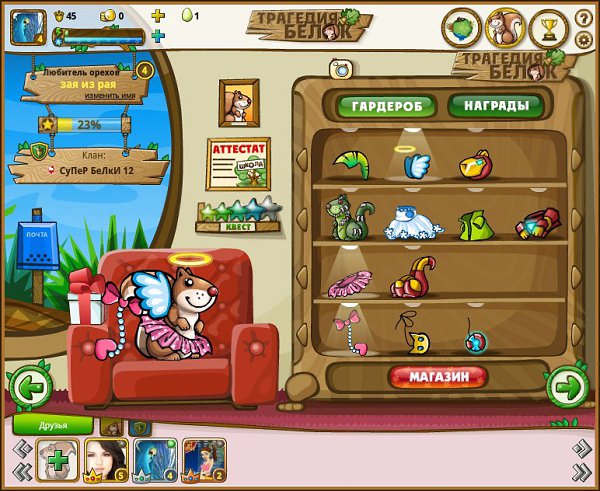Add coins with the yellow plus
The image size is (600, 491).
pos(157,16)
